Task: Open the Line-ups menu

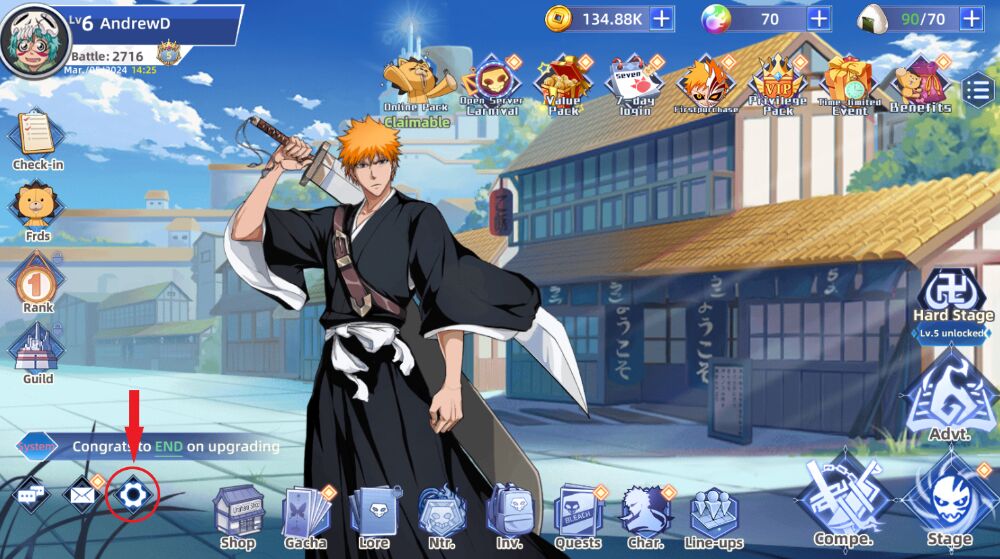Action: point(713,513)
